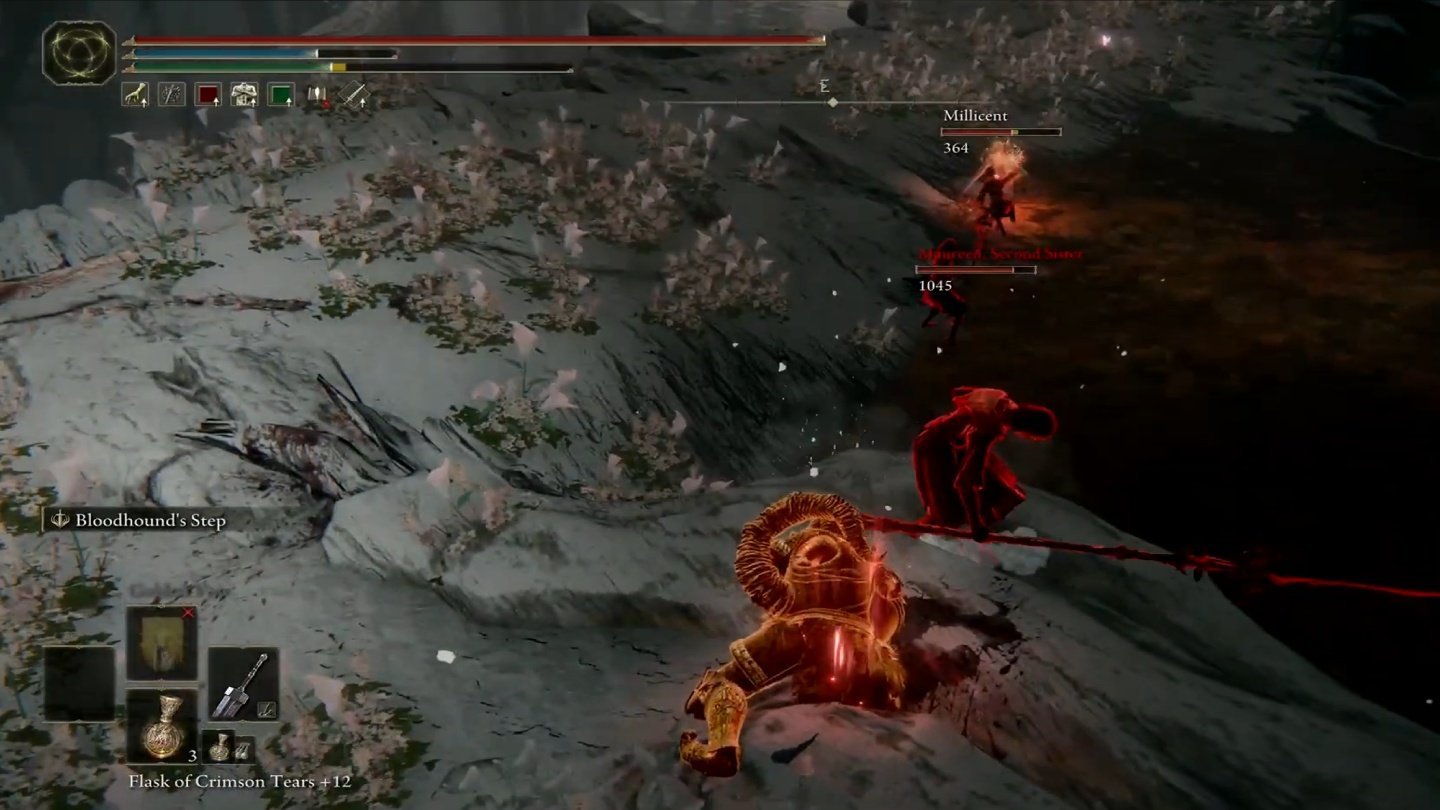Viewport: 1440px width, 810px height.
Task: Click the open book status icon
Action: click(317, 94)
